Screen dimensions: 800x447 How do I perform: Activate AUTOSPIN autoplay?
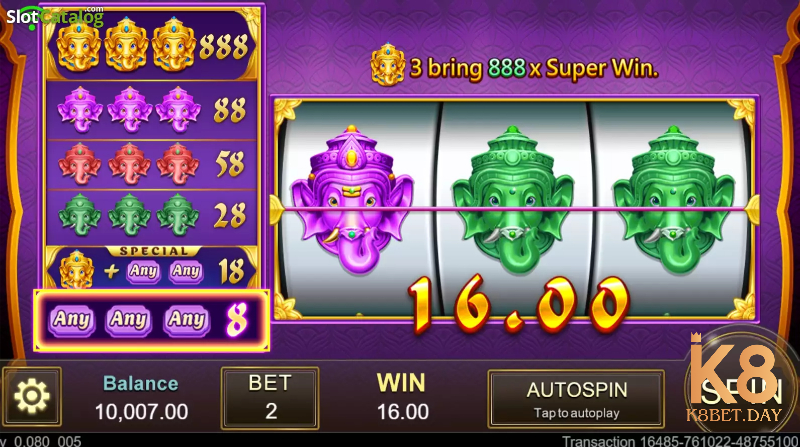[x=575, y=398]
